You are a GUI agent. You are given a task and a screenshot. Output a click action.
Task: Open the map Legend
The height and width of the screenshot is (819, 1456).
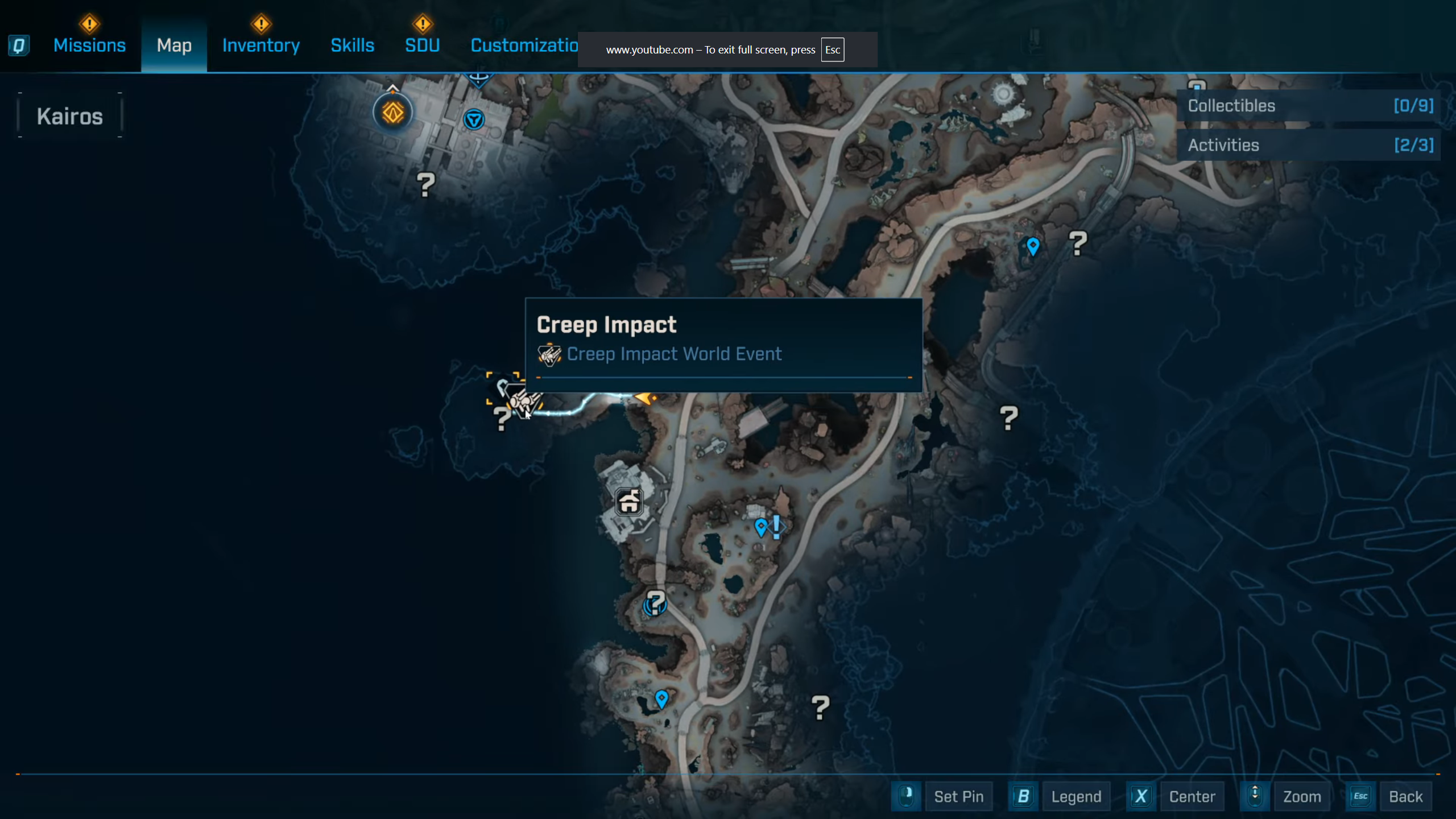tap(1076, 797)
